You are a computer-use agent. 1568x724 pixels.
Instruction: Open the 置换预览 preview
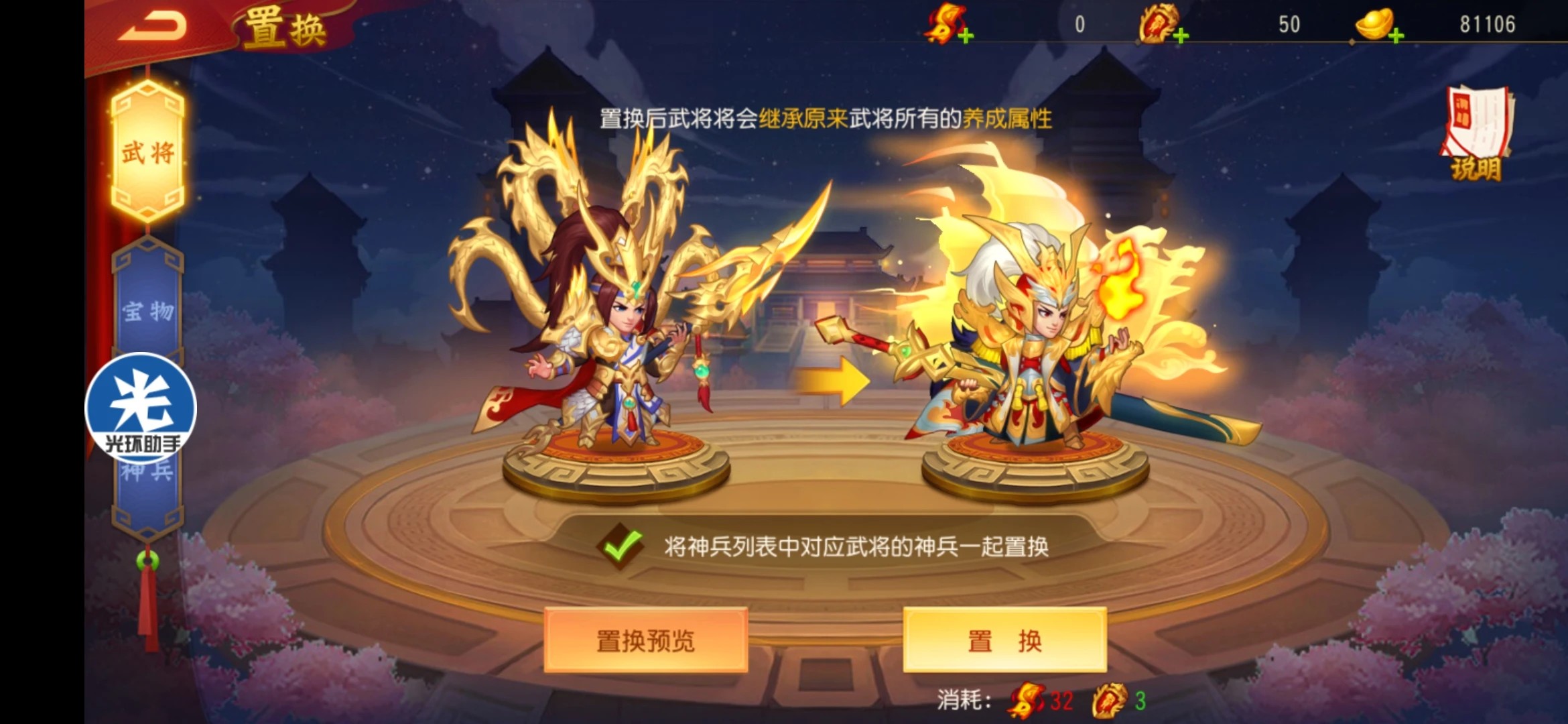(x=645, y=641)
